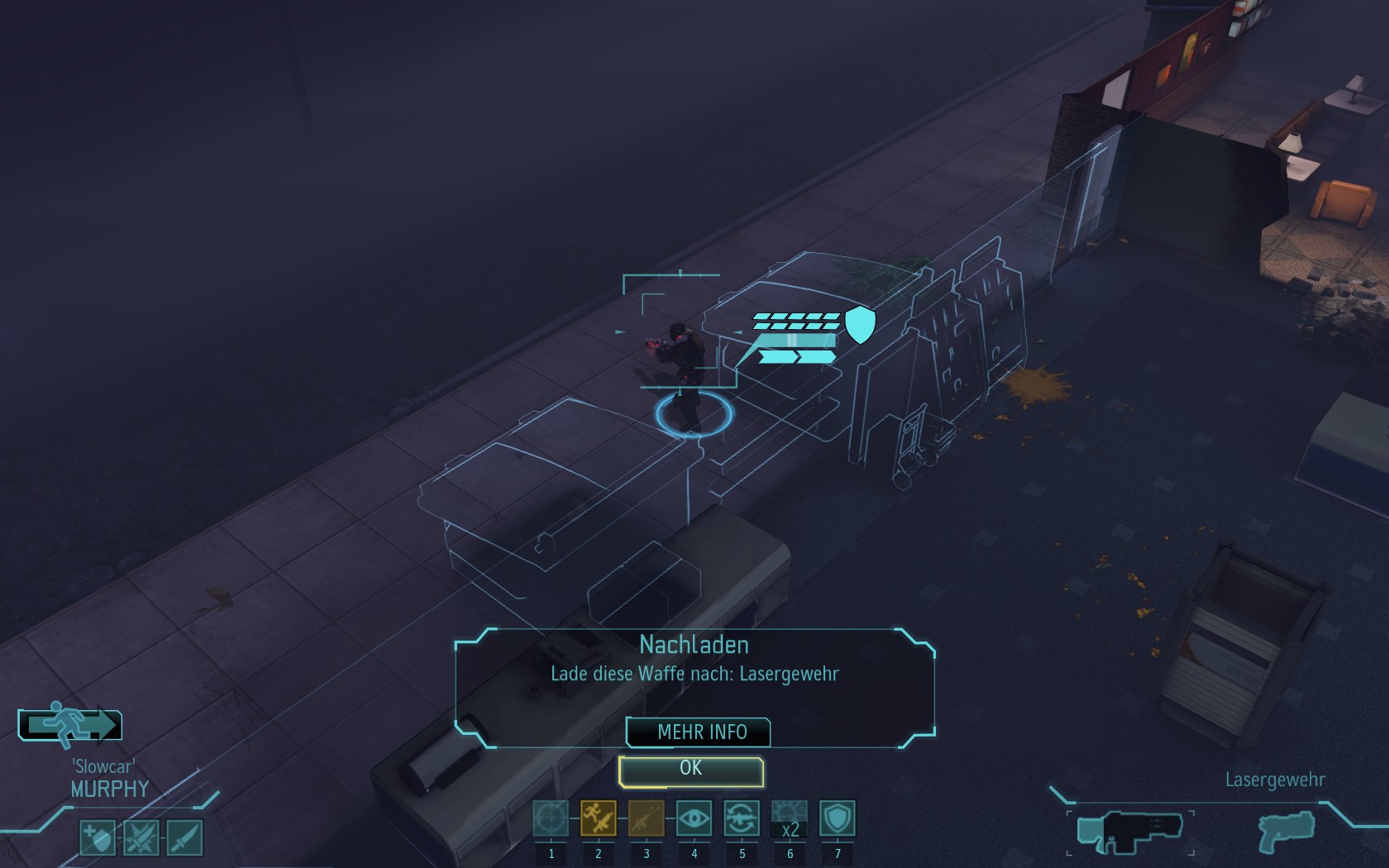Switch to the pistol sidearm slot
Screen dimensions: 1389x868
1286,831
